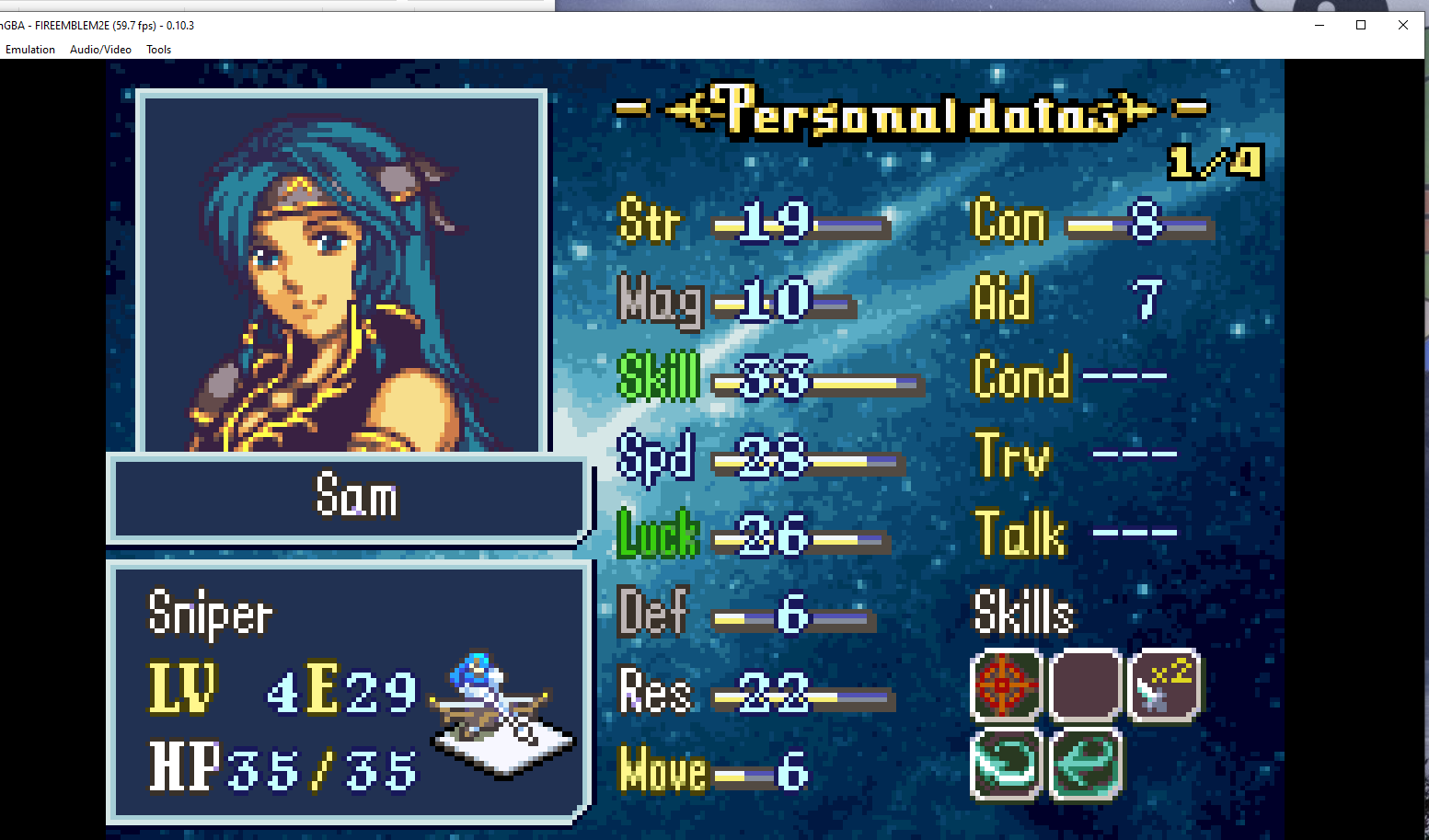Click the Personal data header
The width and height of the screenshot is (1429, 840).
916,110
